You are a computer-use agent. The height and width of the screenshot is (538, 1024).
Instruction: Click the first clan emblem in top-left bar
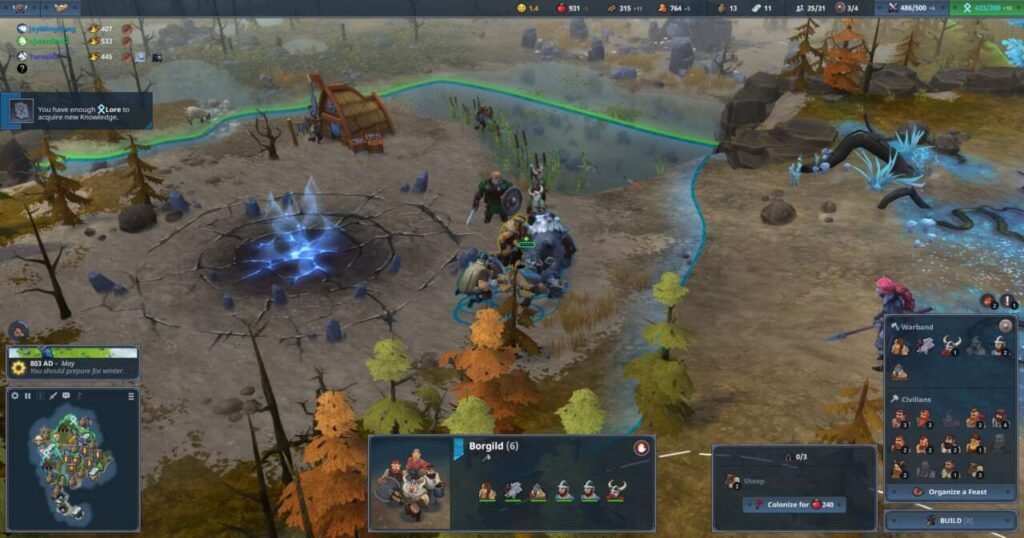[x=19, y=8]
